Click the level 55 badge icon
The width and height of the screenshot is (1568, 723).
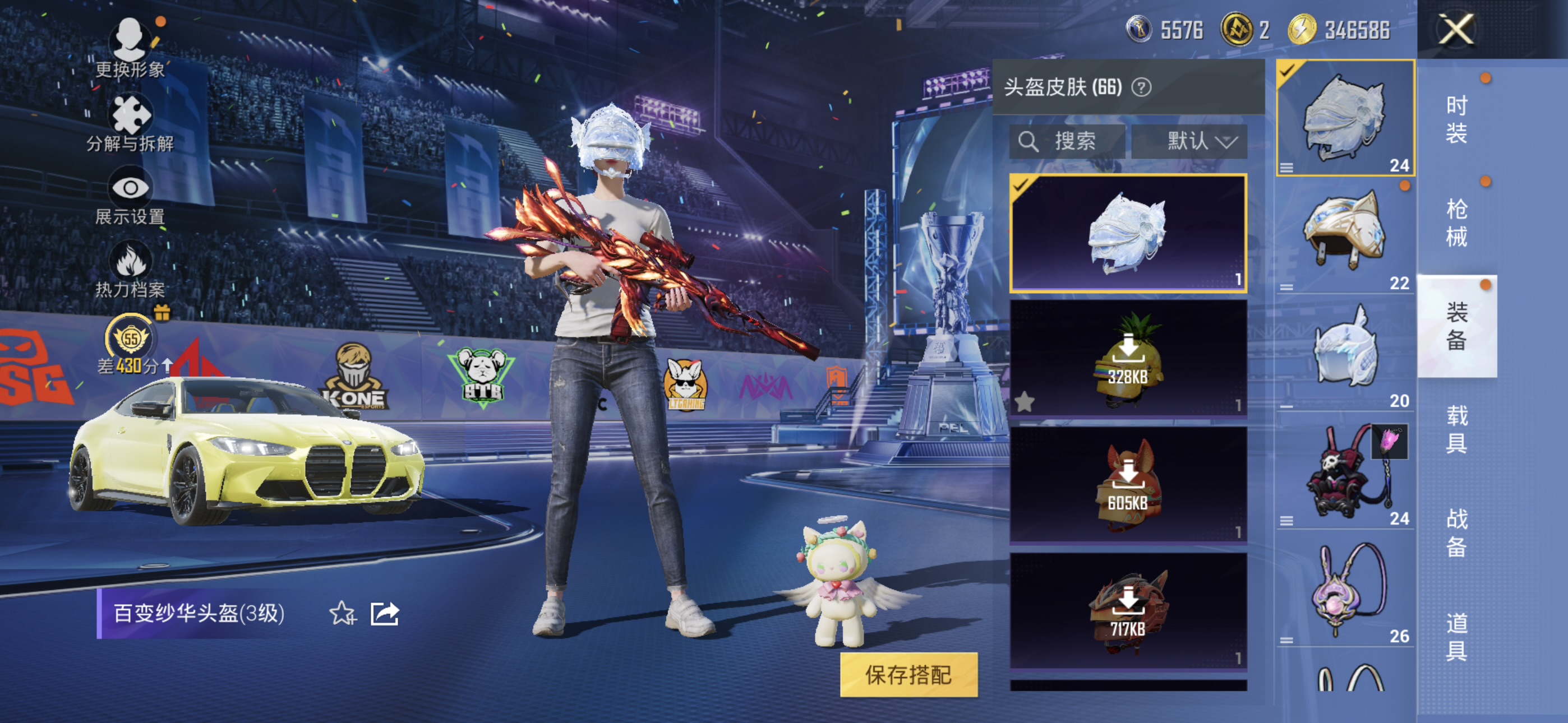click(x=131, y=339)
